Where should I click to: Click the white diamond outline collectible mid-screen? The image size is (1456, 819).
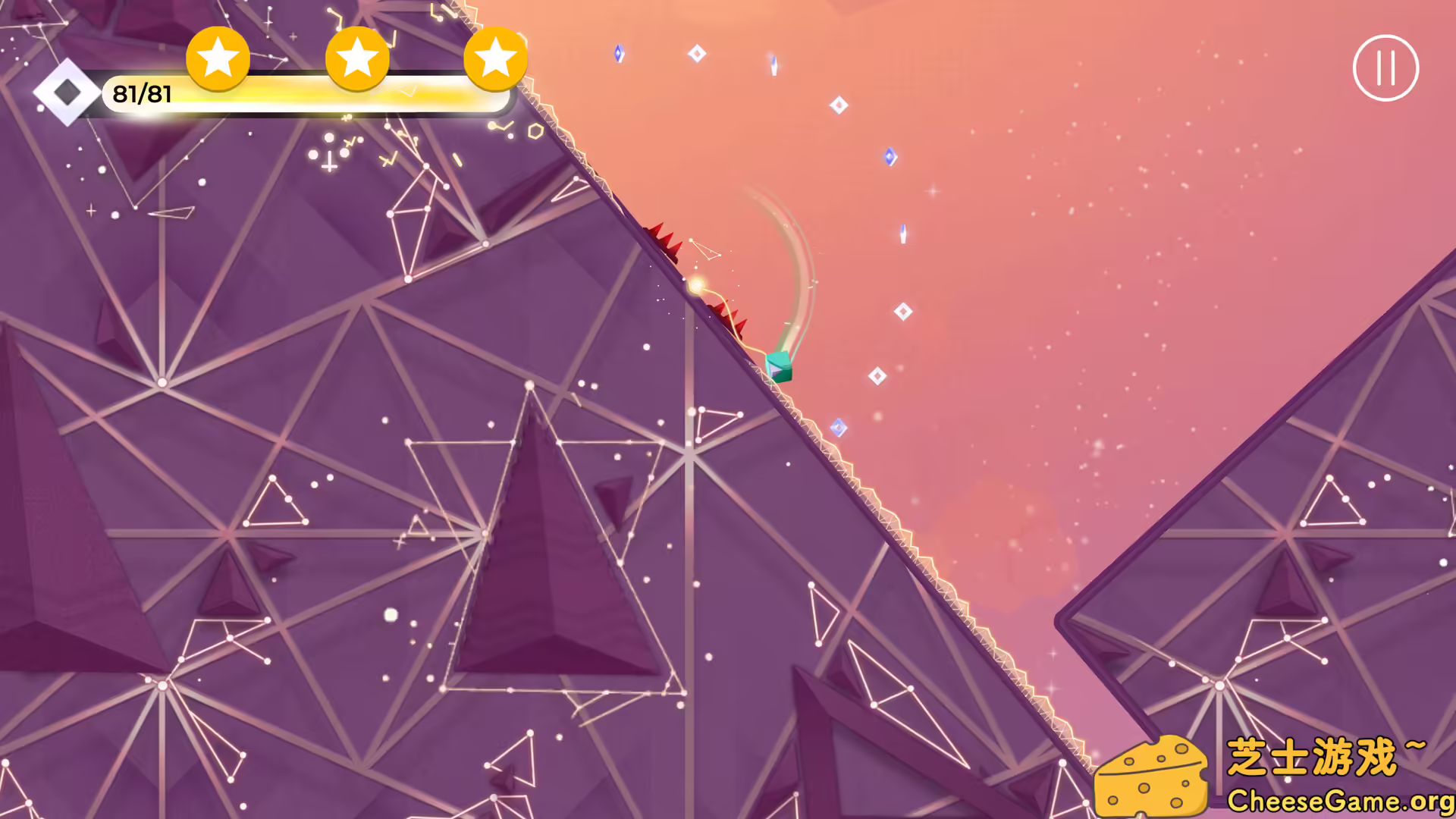pos(878,374)
